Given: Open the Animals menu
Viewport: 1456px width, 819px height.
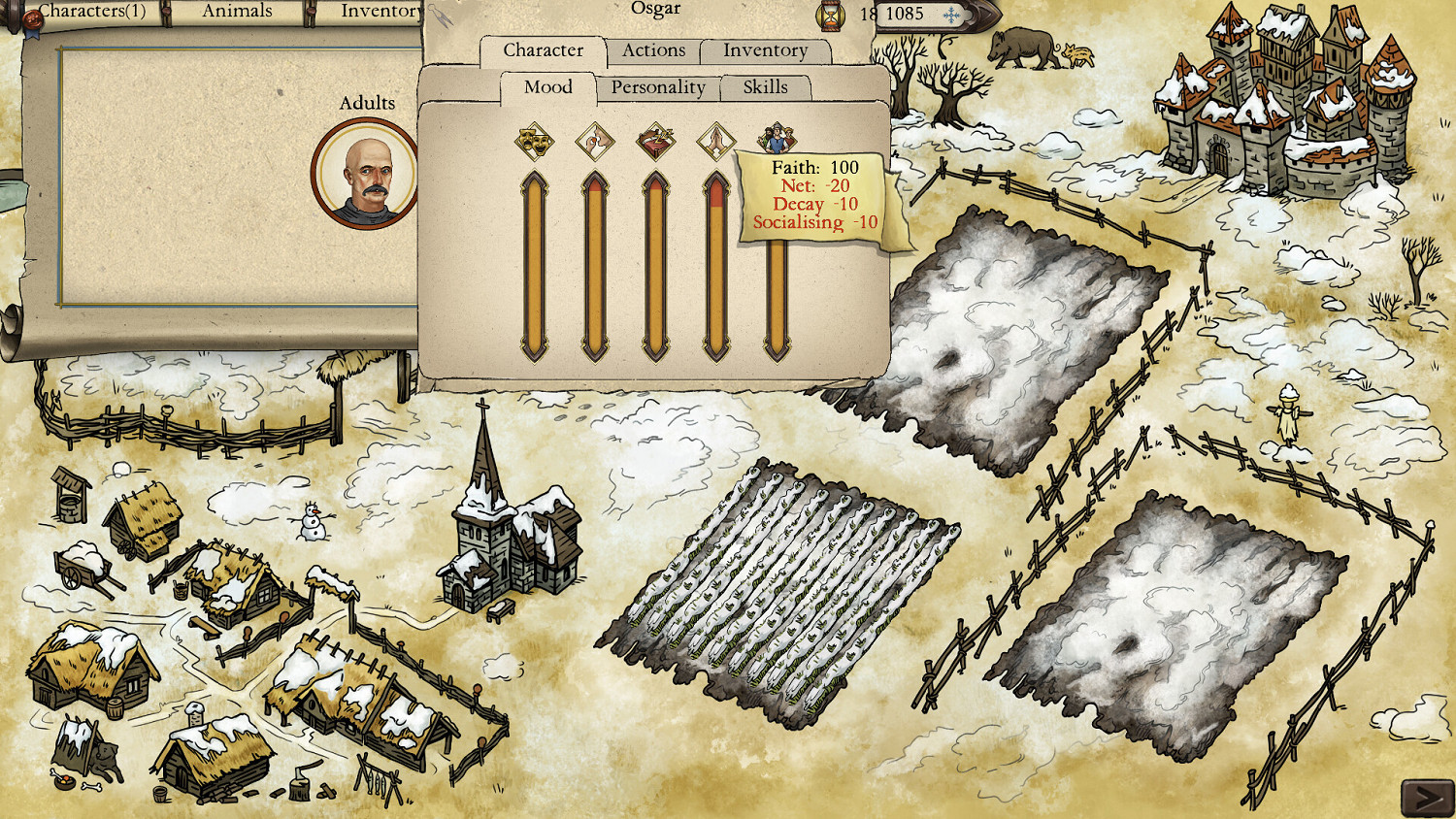Looking at the screenshot, I should coord(236,11).
